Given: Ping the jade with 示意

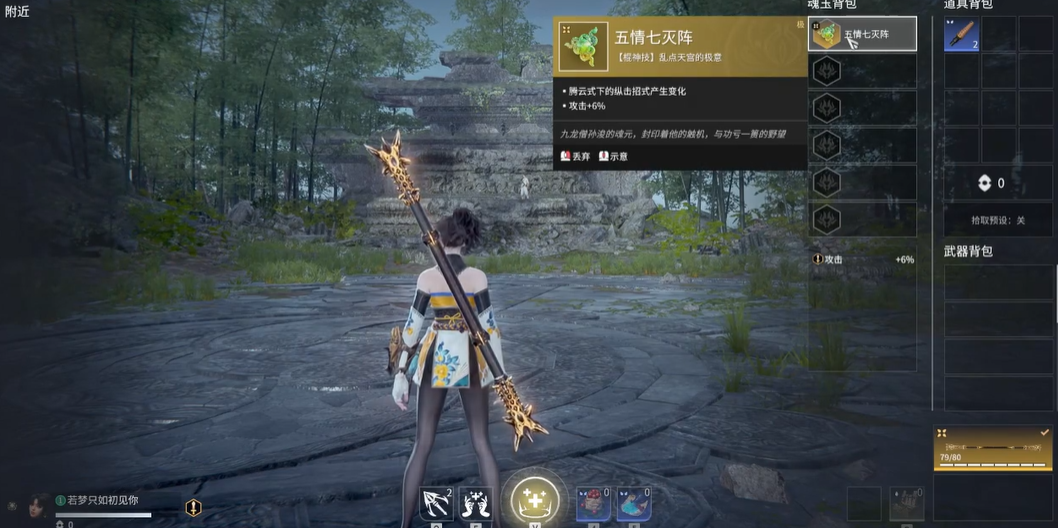Looking at the screenshot, I should pyautogui.click(x=613, y=156).
